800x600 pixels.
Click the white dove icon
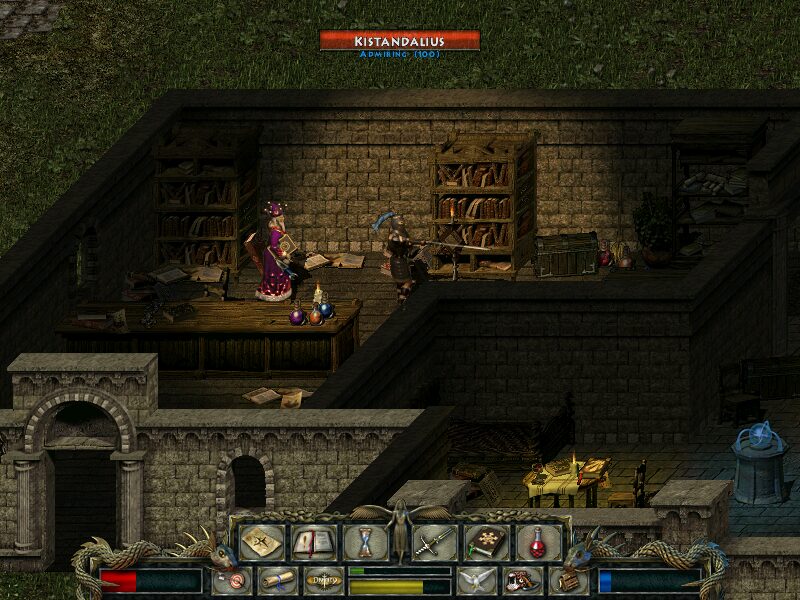[476, 579]
